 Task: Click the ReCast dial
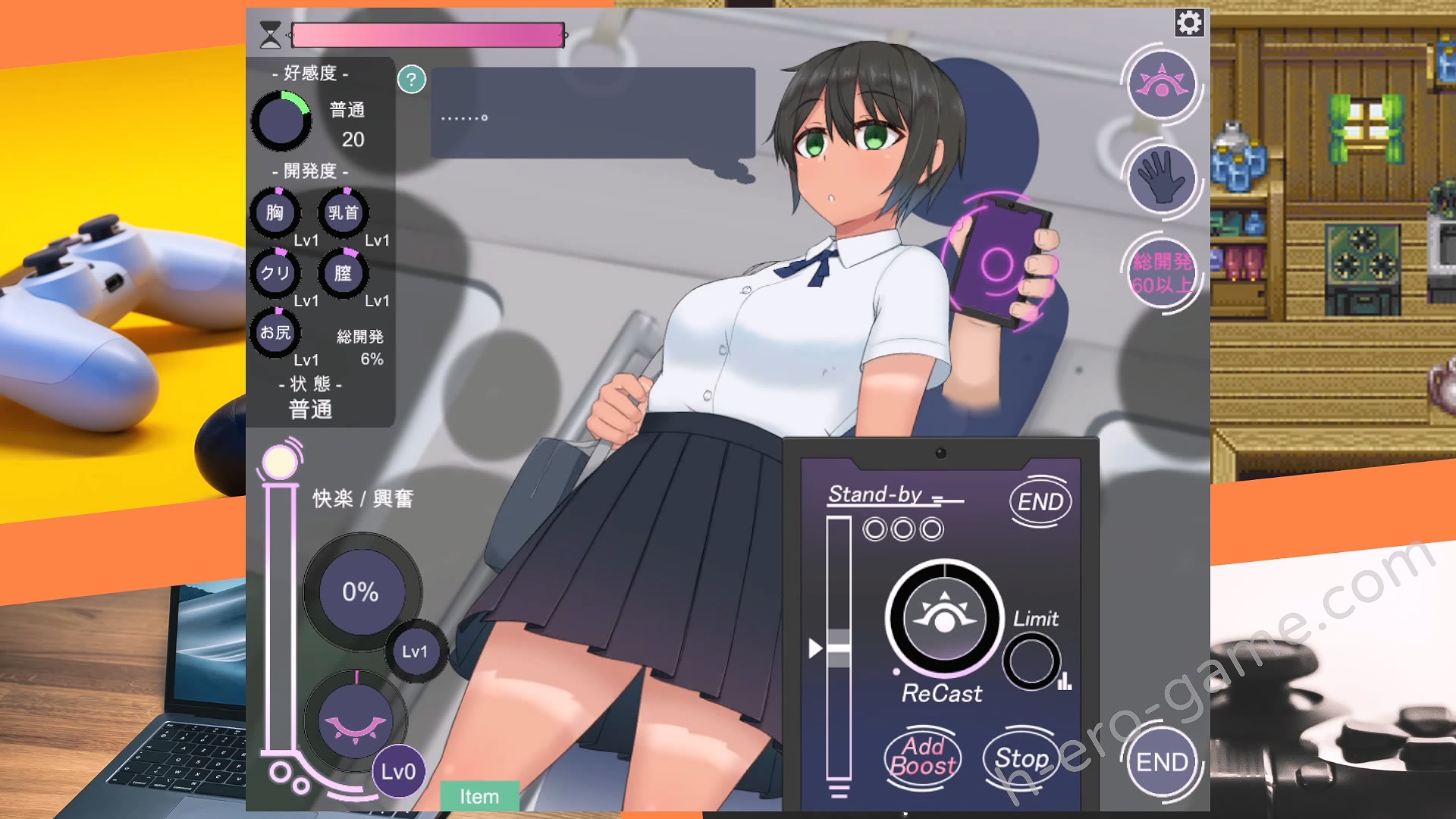tap(944, 618)
